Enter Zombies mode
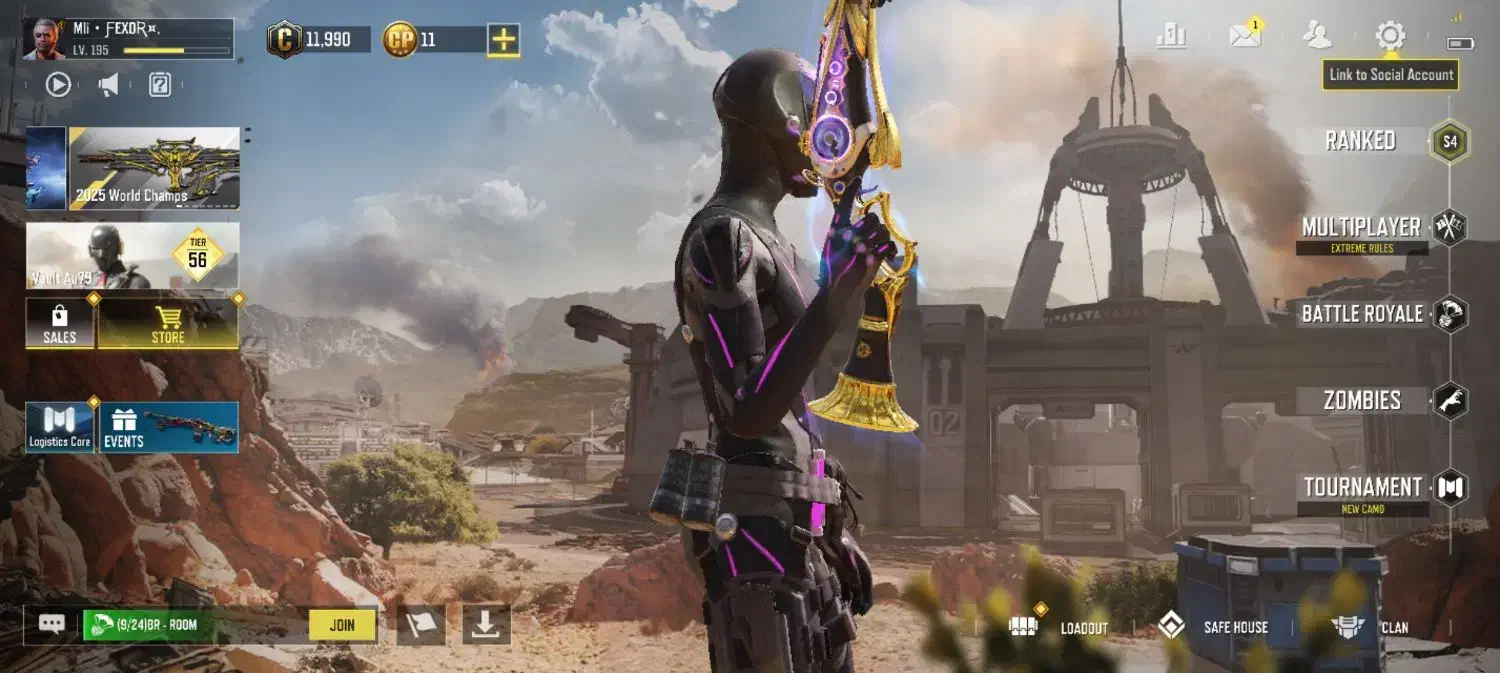 (1362, 401)
